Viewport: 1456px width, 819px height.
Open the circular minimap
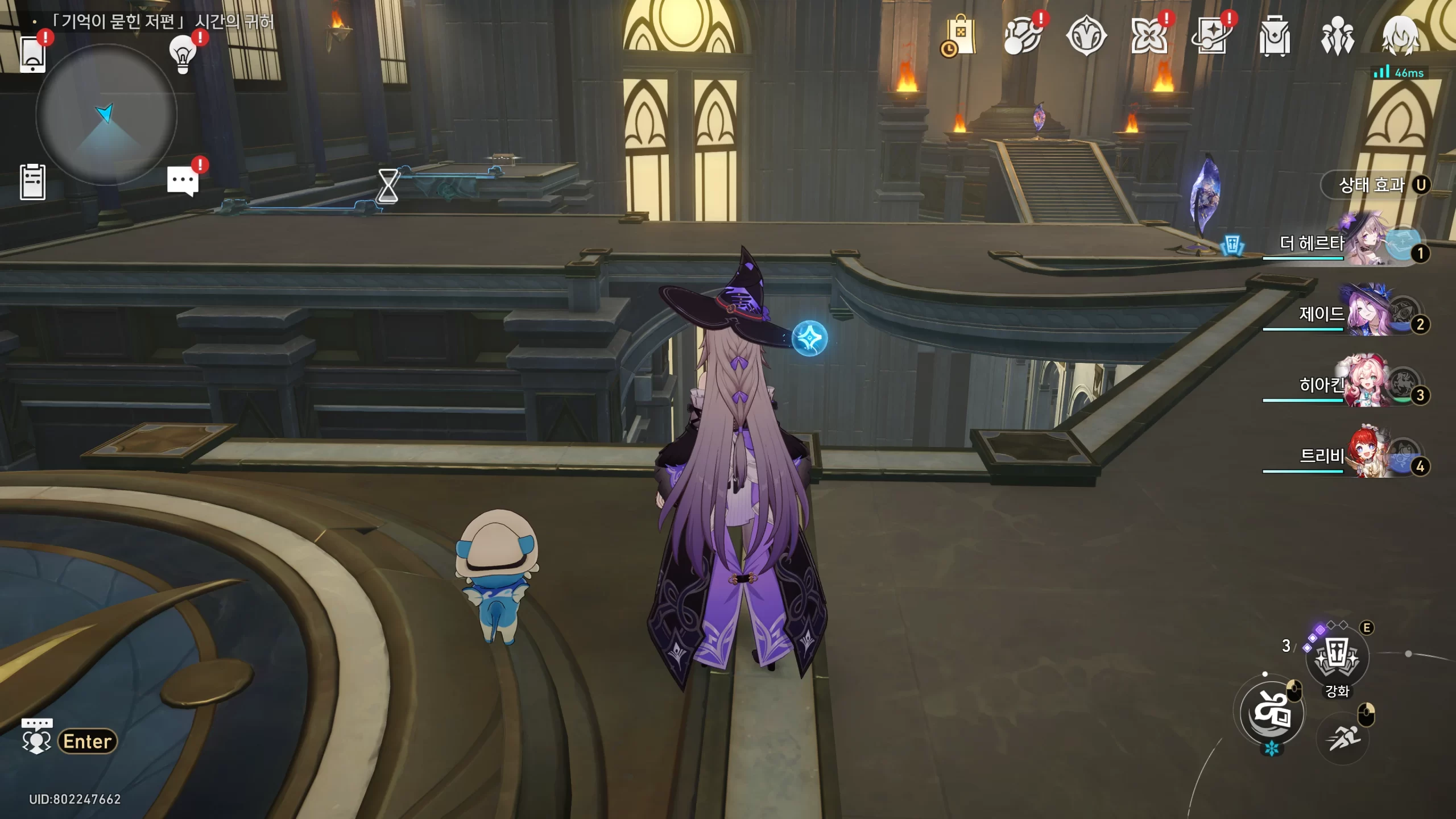coord(106,115)
